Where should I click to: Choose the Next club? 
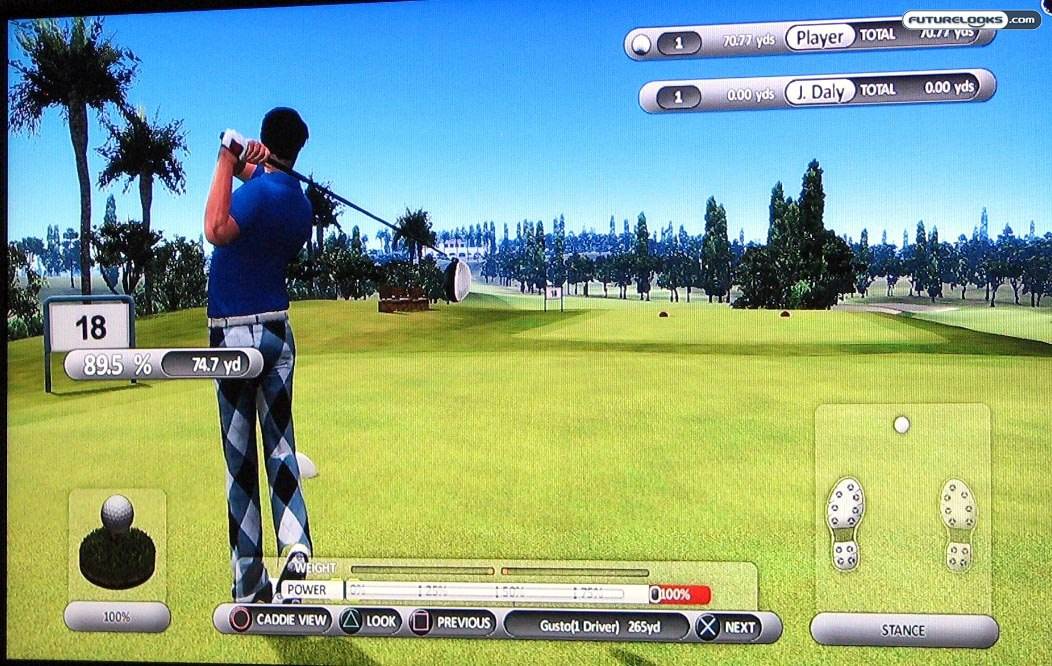[x=728, y=627]
